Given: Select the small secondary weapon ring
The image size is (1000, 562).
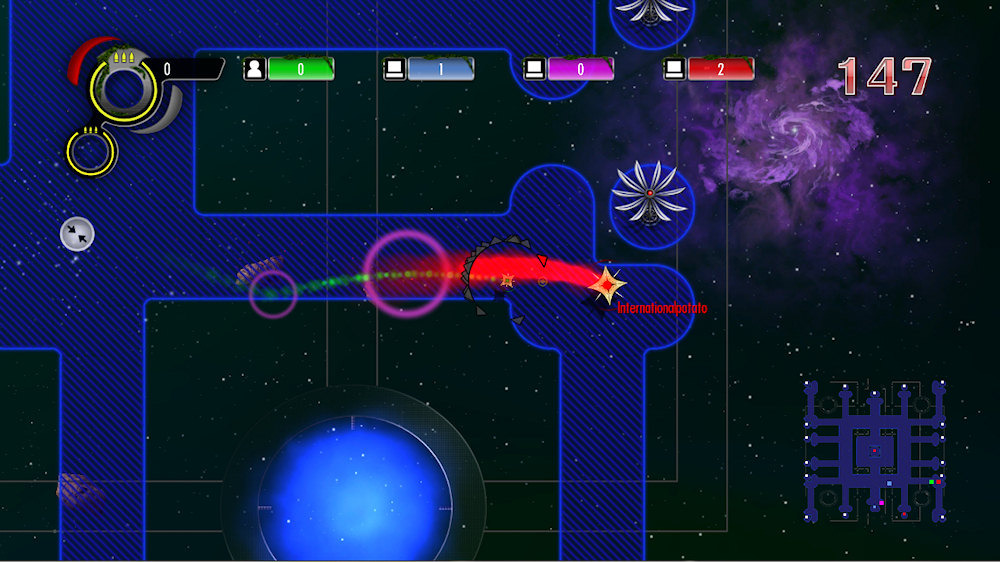Looking at the screenshot, I should [91, 152].
